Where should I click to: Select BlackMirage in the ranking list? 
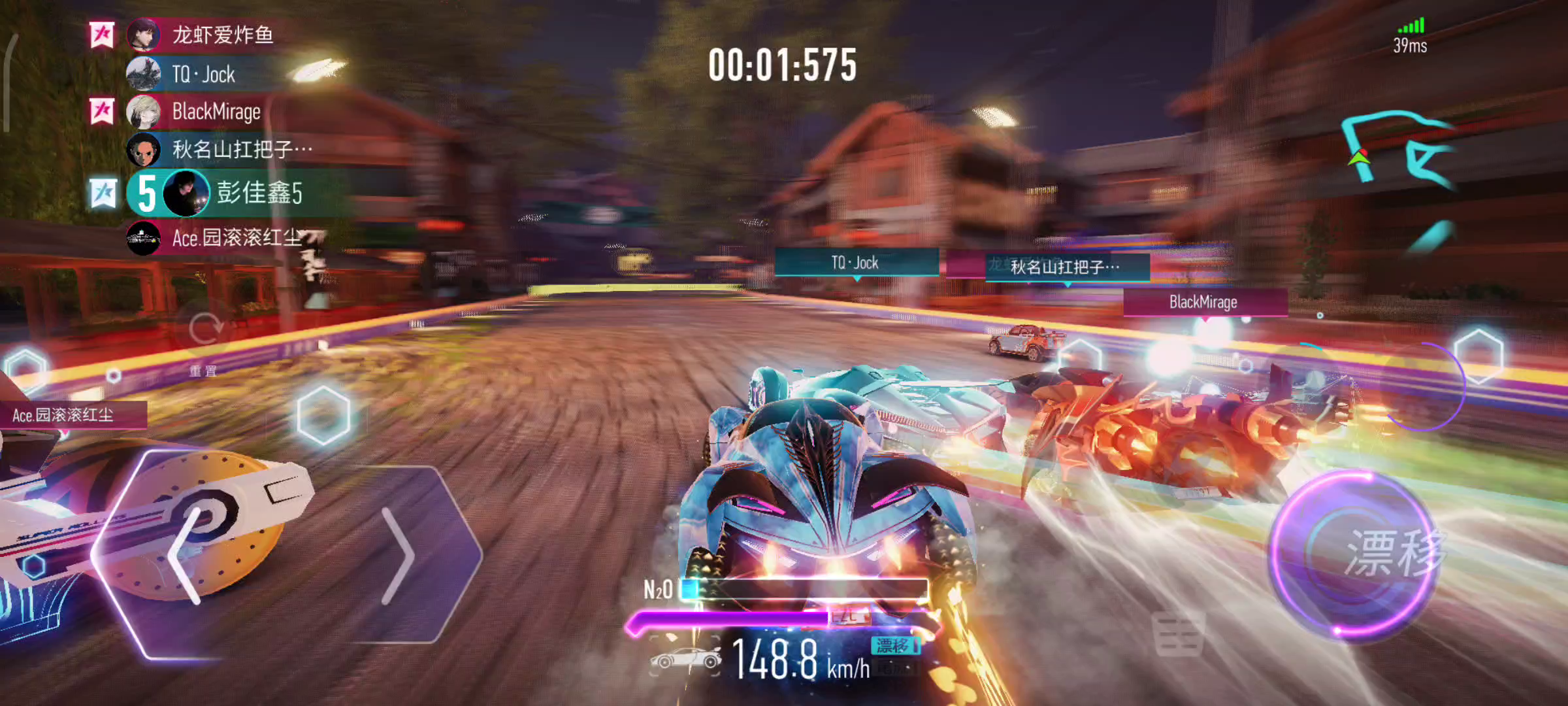tap(216, 112)
